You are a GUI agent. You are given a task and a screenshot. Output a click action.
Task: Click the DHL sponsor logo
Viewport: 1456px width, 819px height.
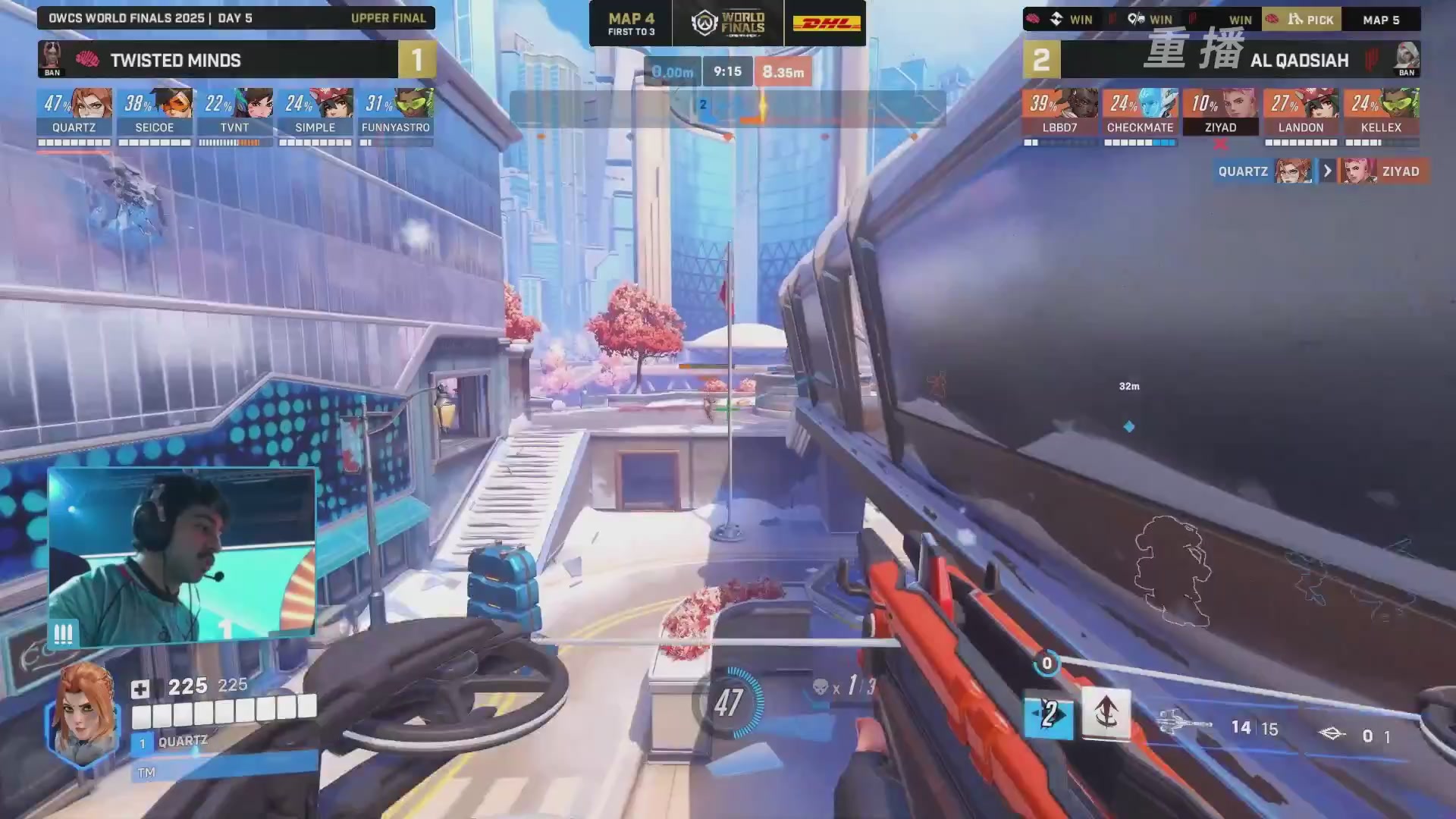tap(826, 24)
